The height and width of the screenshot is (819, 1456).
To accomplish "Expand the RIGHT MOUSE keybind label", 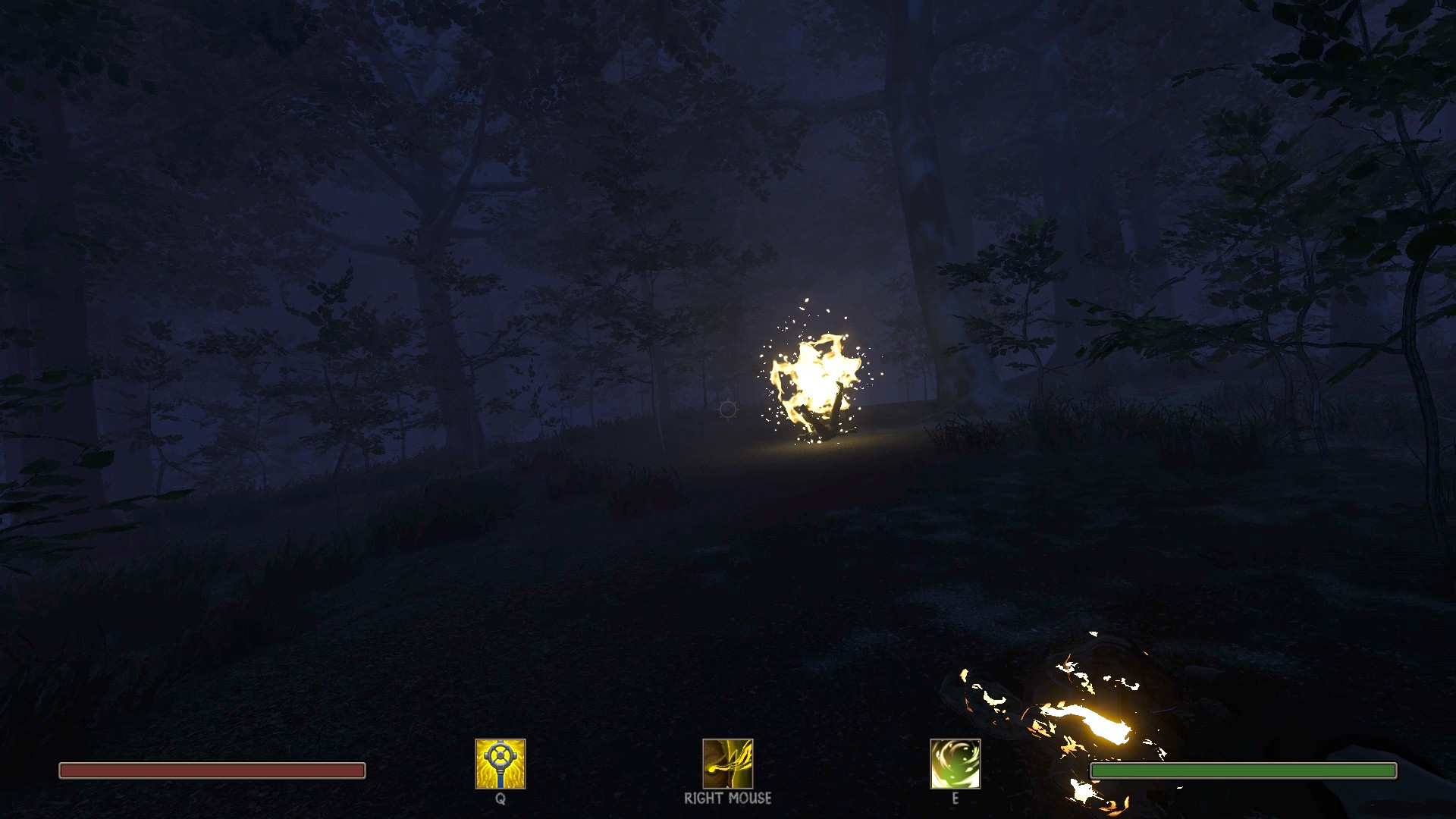I will [x=727, y=799].
